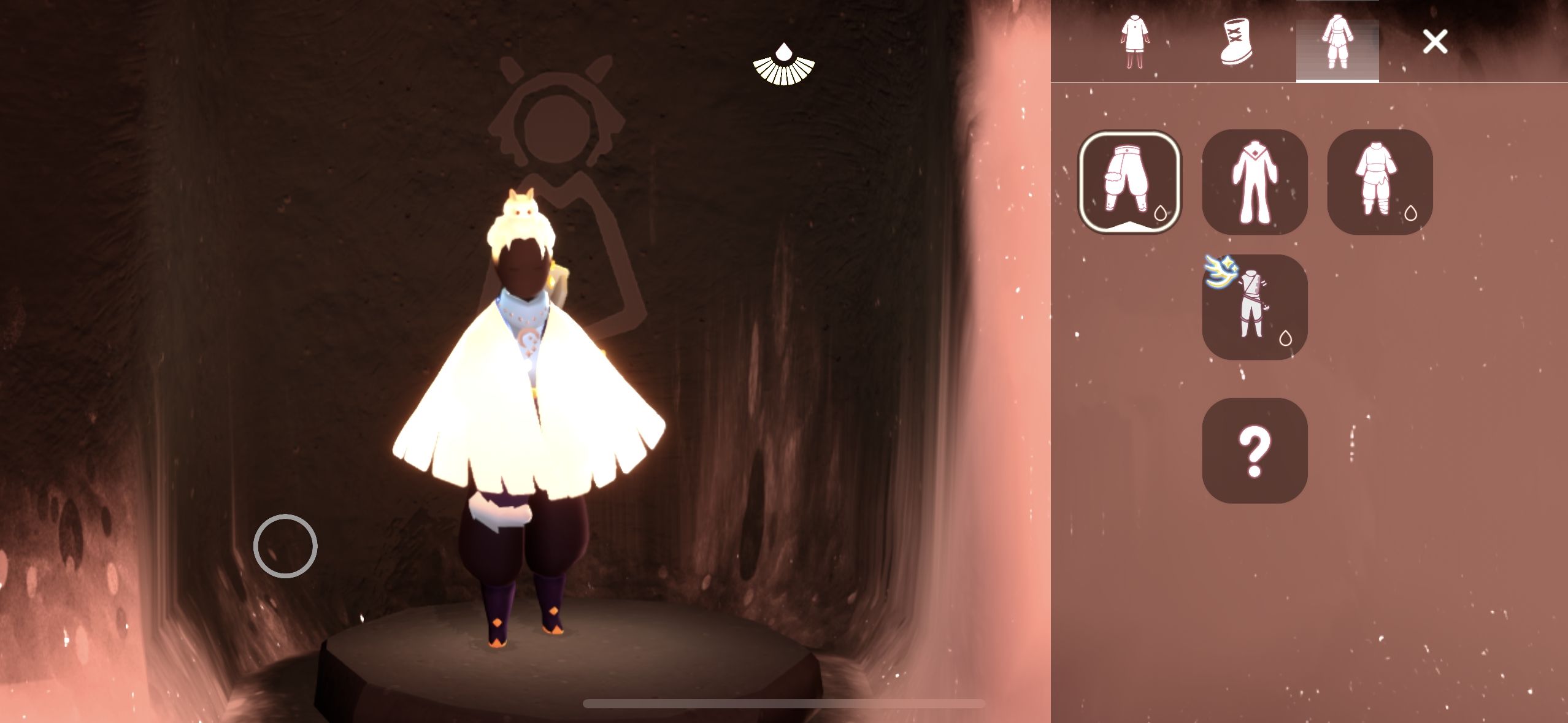Screen dimensions: 1568x723
Task: Select the belted layered outfit
Action: coord(1380,182)
